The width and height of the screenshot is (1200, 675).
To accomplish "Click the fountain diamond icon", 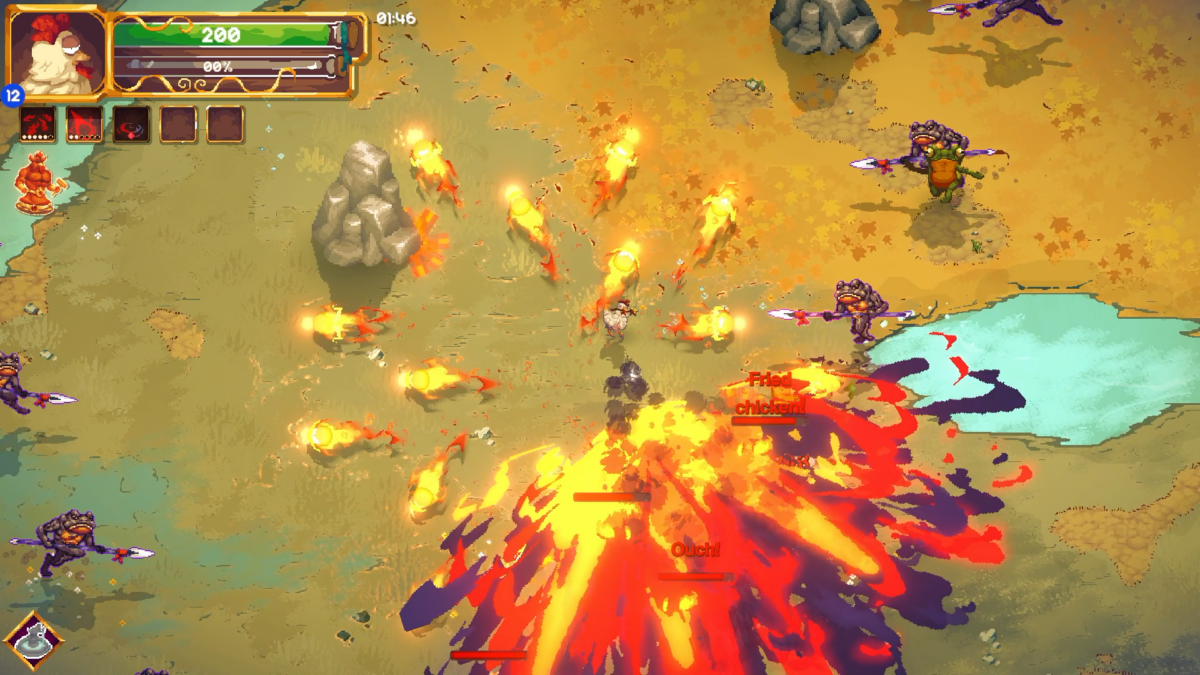I will point(34,641).
